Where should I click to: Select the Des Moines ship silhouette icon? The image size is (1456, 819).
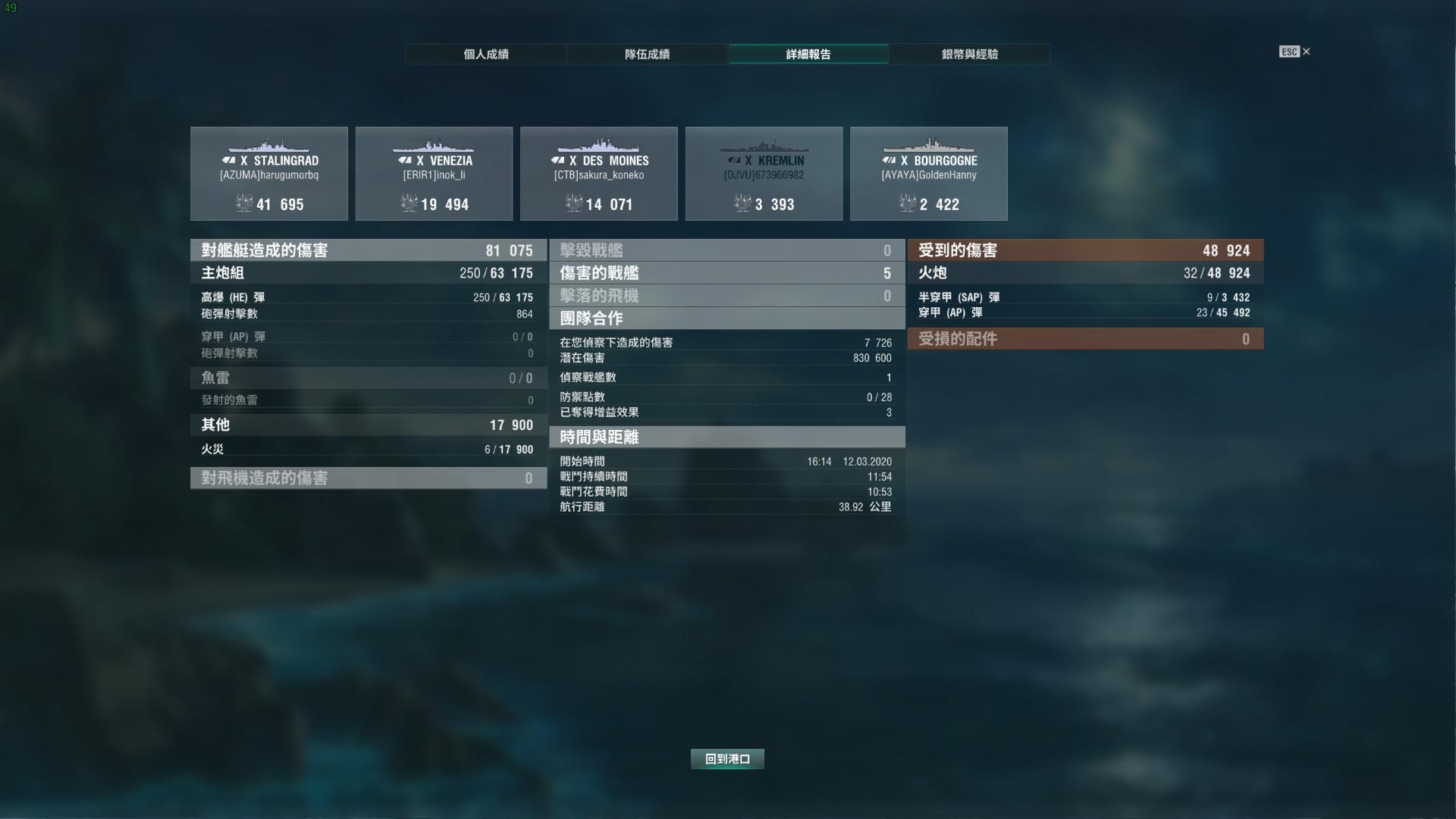(x=598, y=144)
